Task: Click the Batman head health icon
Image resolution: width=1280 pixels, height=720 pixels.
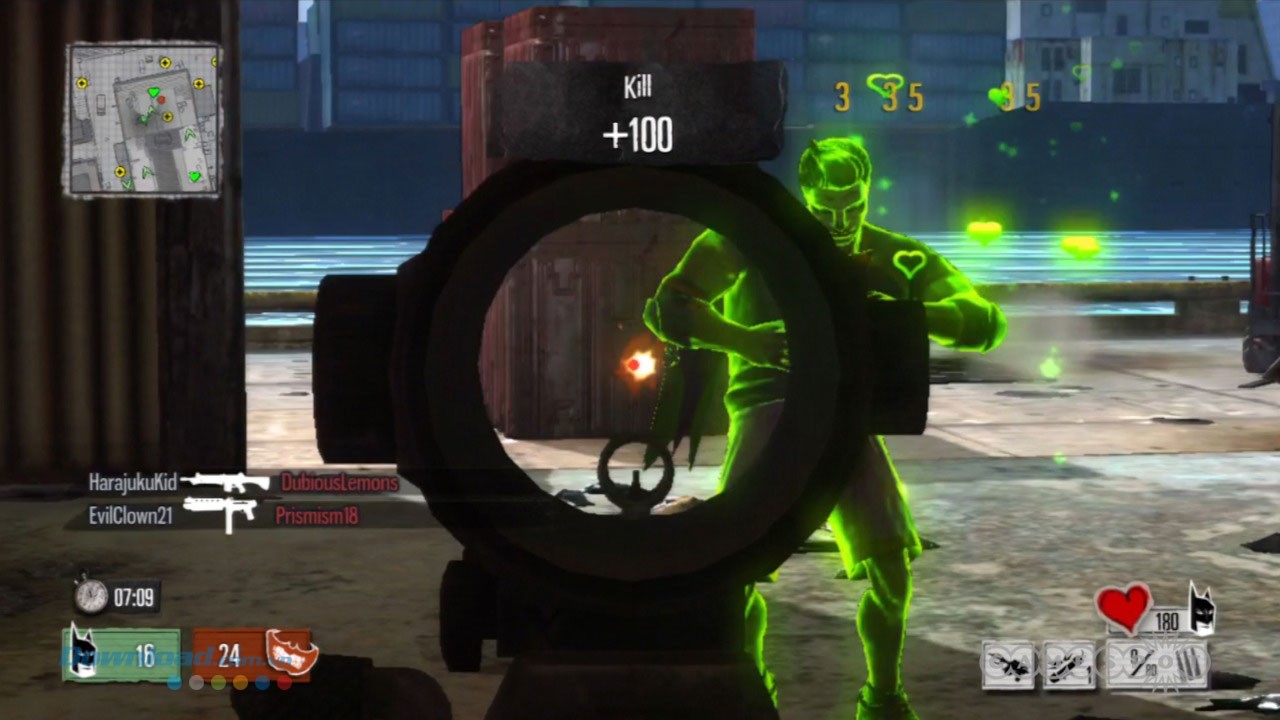Action: (1203, 608)
